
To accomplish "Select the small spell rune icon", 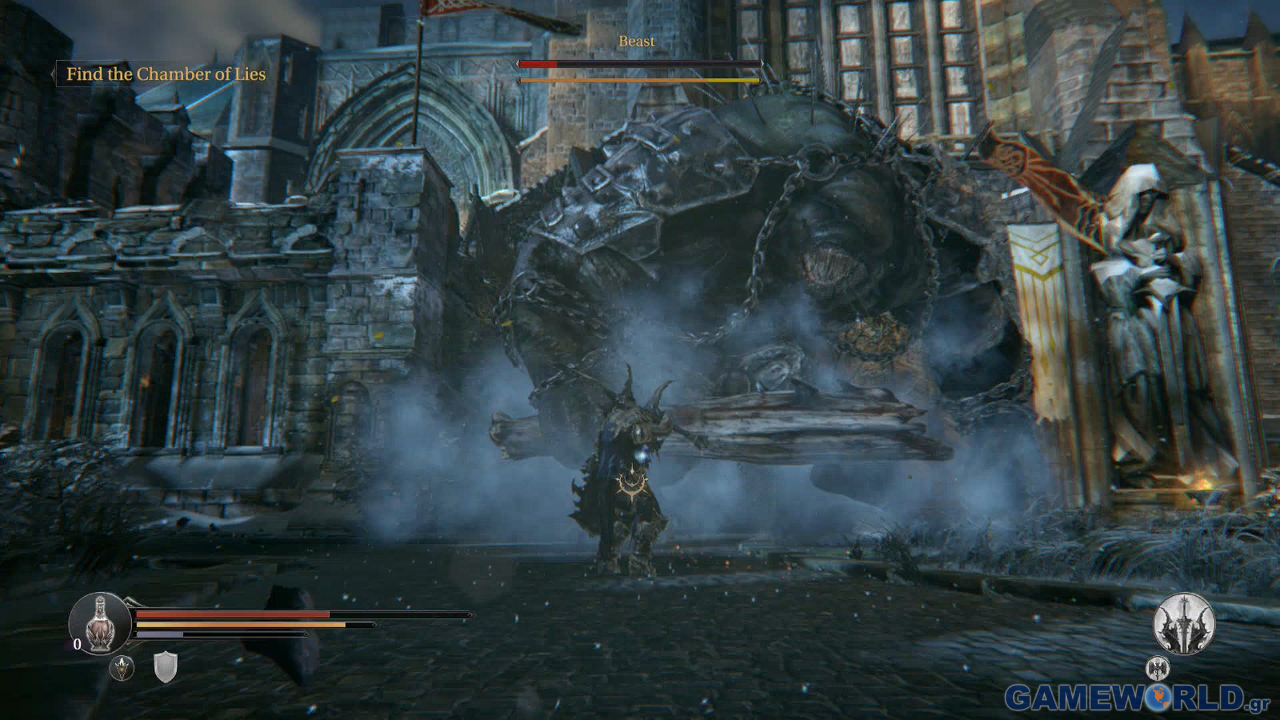I will 122,668.
